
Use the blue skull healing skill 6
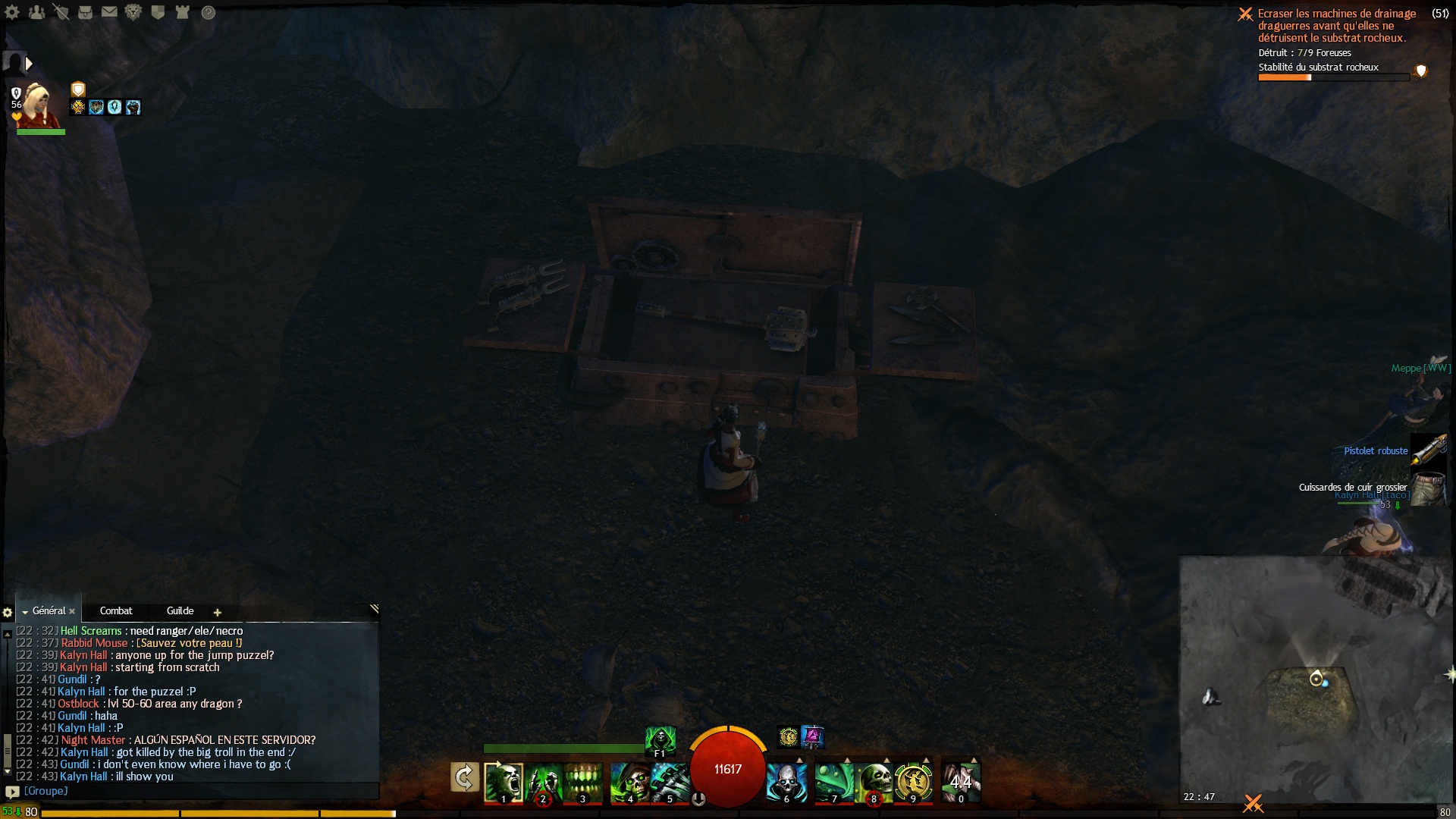pyautogui.click(x=786, y=782)
